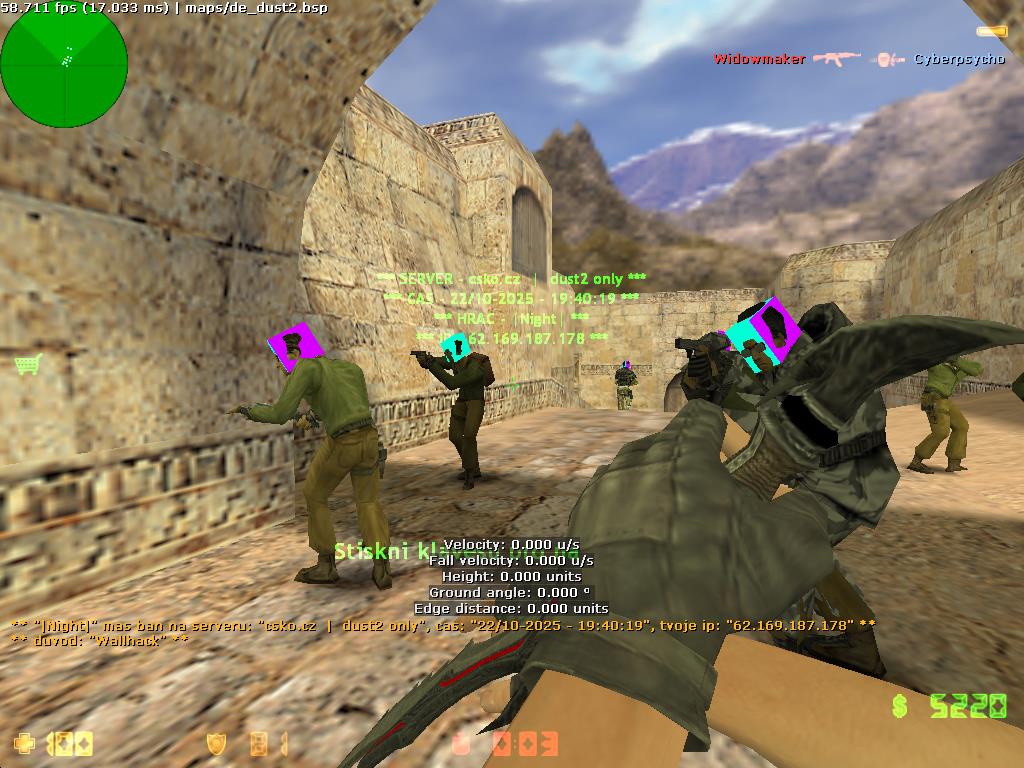The height and width of the screenshot is (768, 1024).
Task: Select the buy zone shopping cart icon
Action: 28,364
